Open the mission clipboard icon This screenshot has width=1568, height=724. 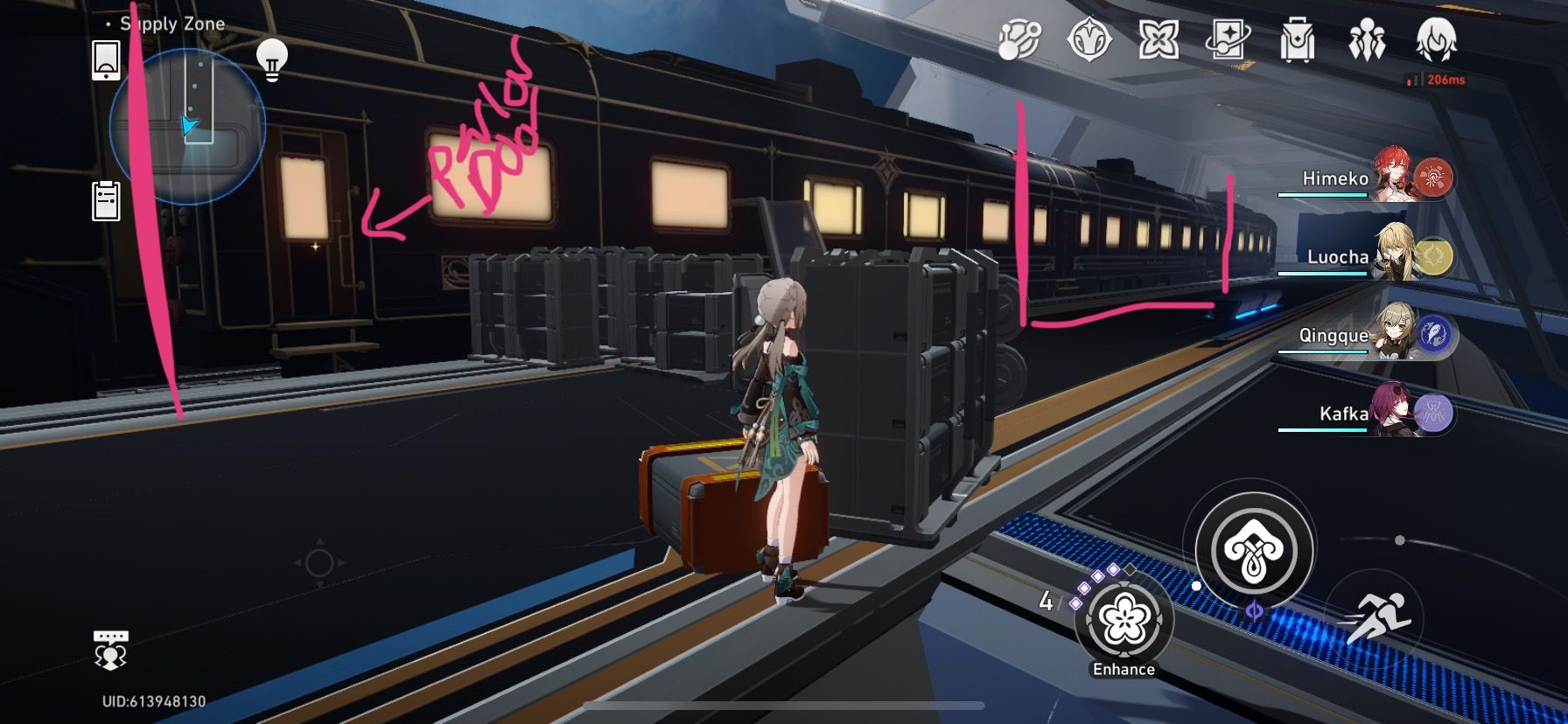point(105,198)
